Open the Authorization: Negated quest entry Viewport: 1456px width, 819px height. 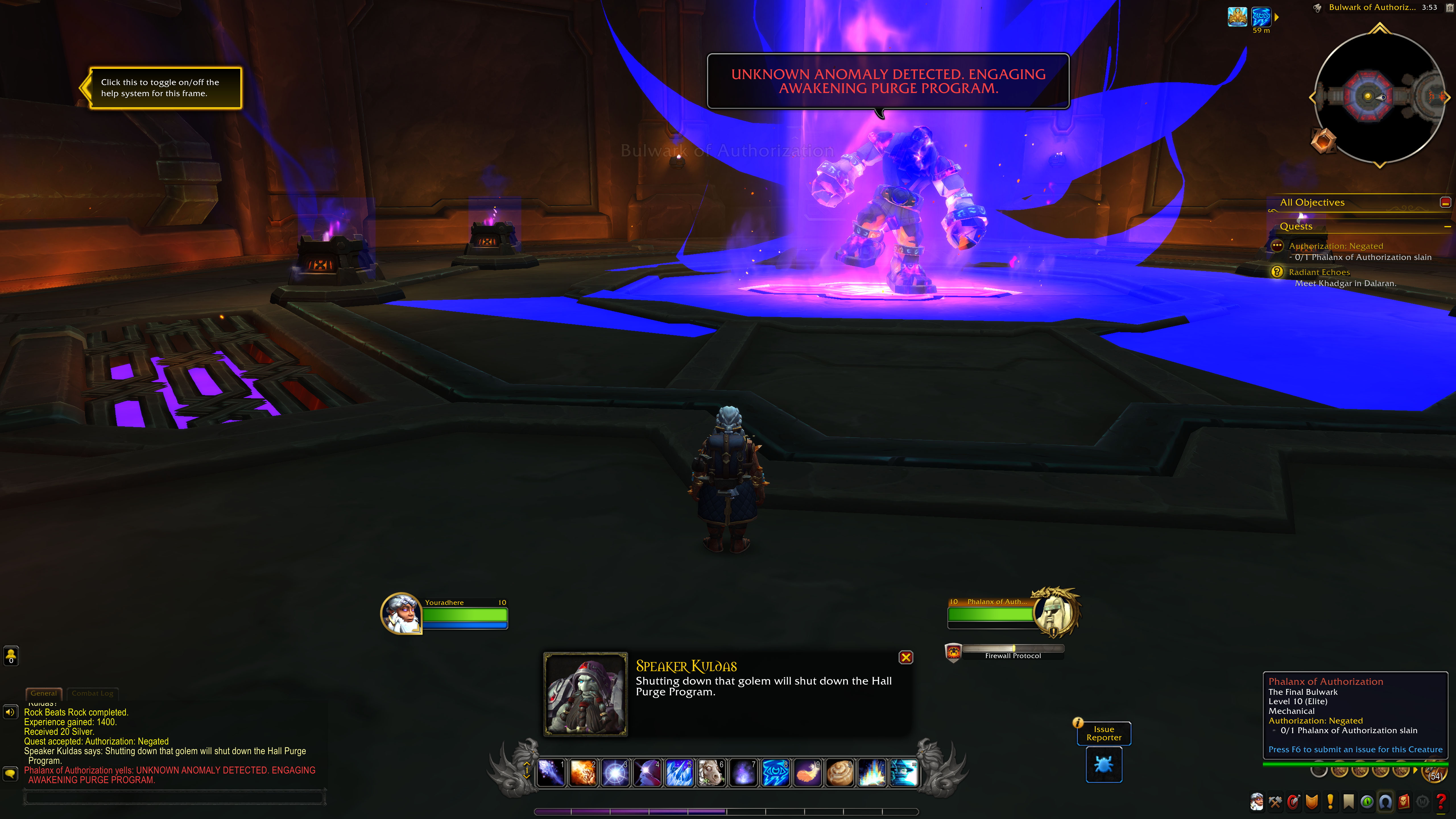pyautogui.click(x=1335, y=246)
